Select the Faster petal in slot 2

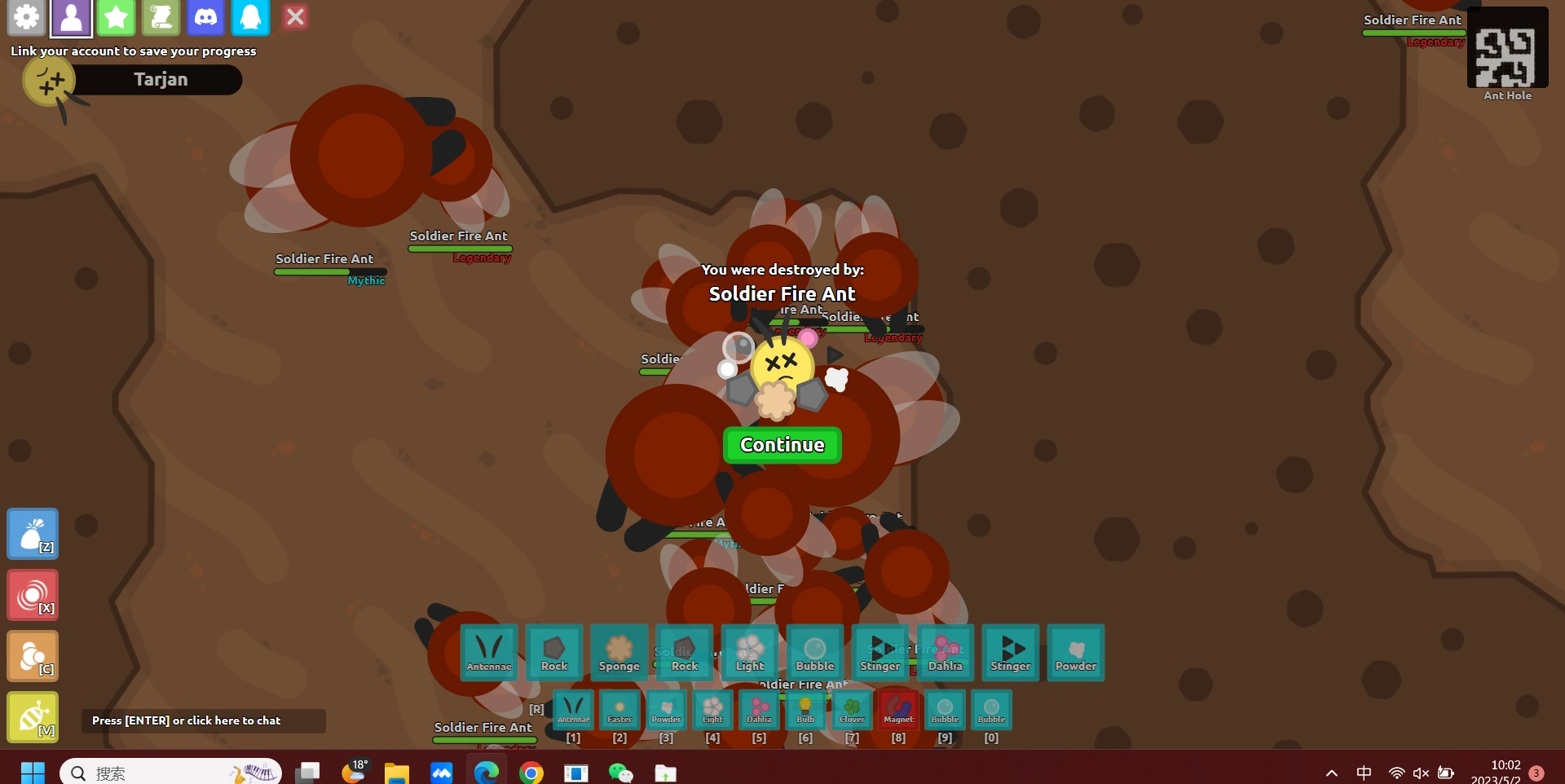[619, 710]
